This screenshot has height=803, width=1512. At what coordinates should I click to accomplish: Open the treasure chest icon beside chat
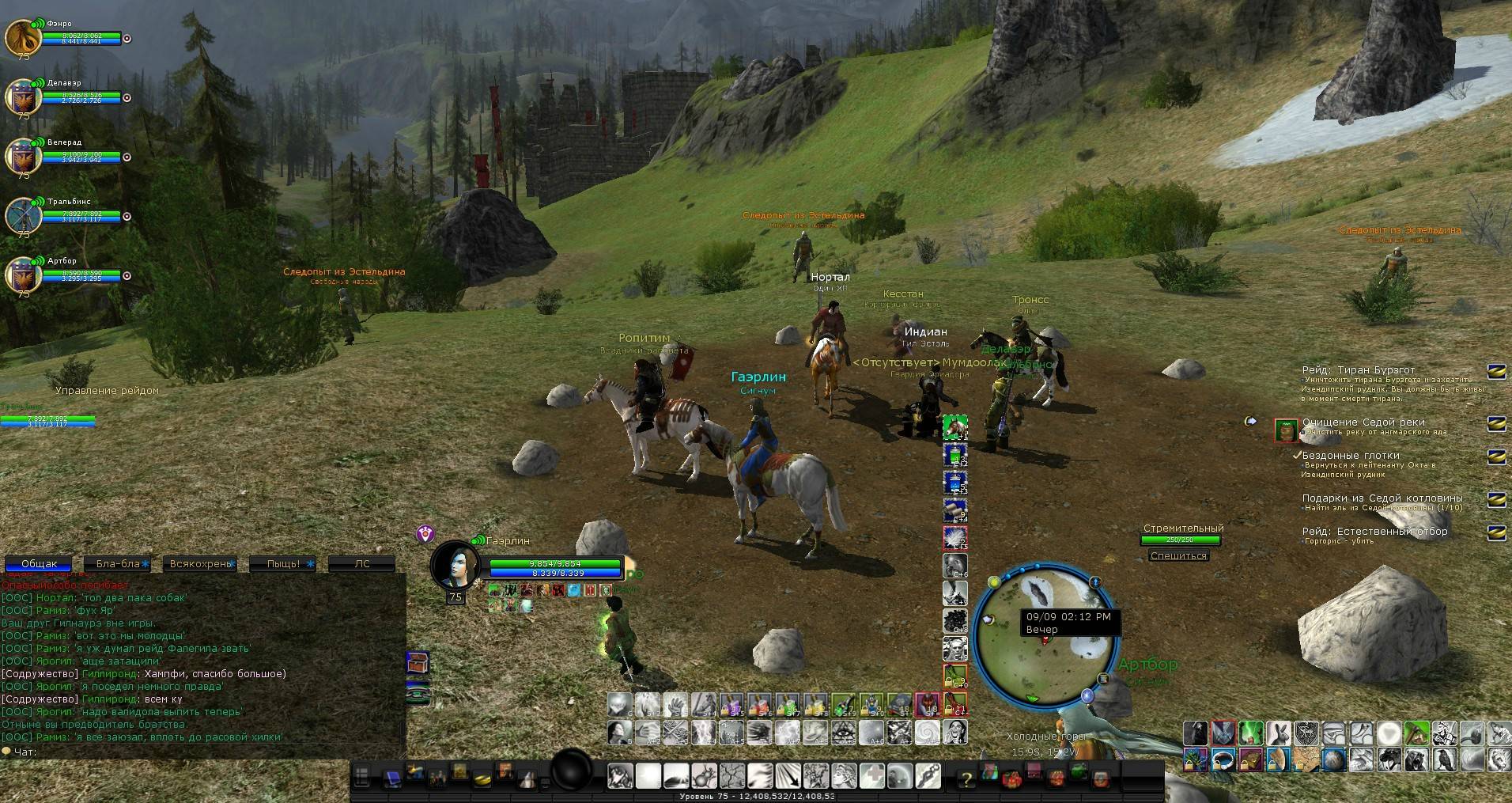(x=418, y=663)
